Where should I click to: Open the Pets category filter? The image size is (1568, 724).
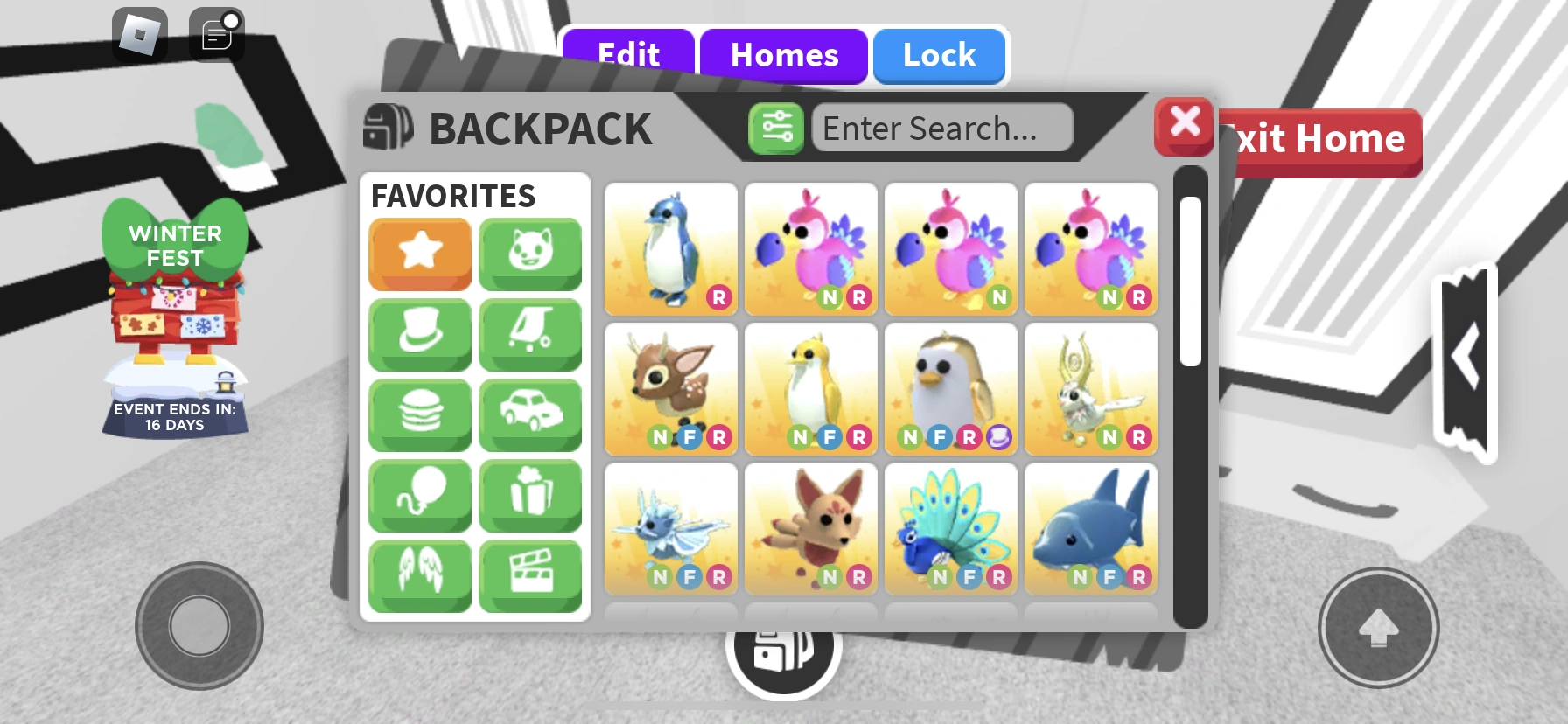click(530, 254)
